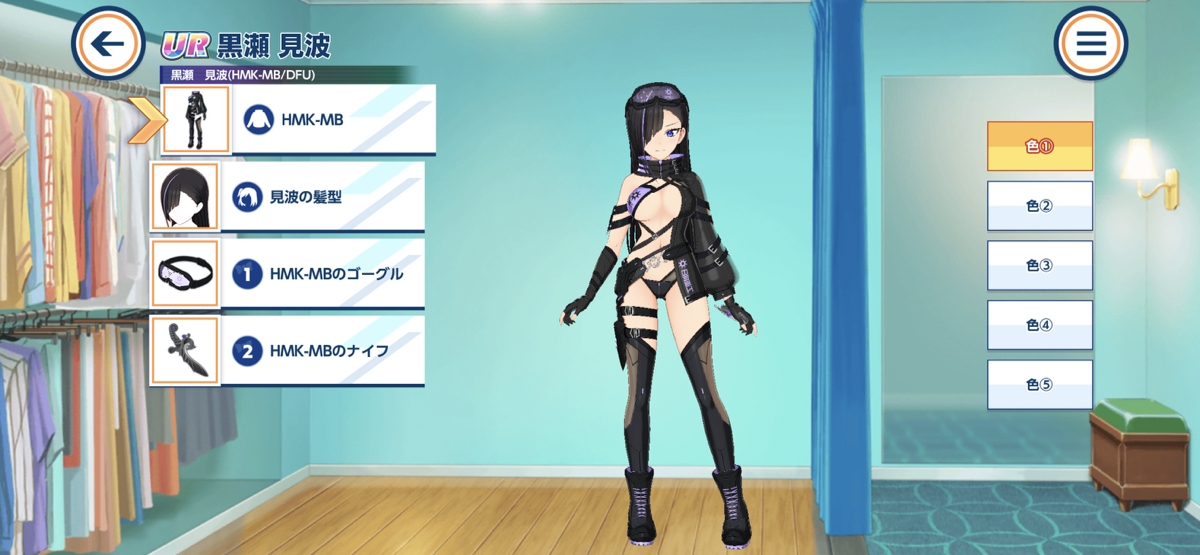Click the hairstyle thumbnail

tap(184, 197)
